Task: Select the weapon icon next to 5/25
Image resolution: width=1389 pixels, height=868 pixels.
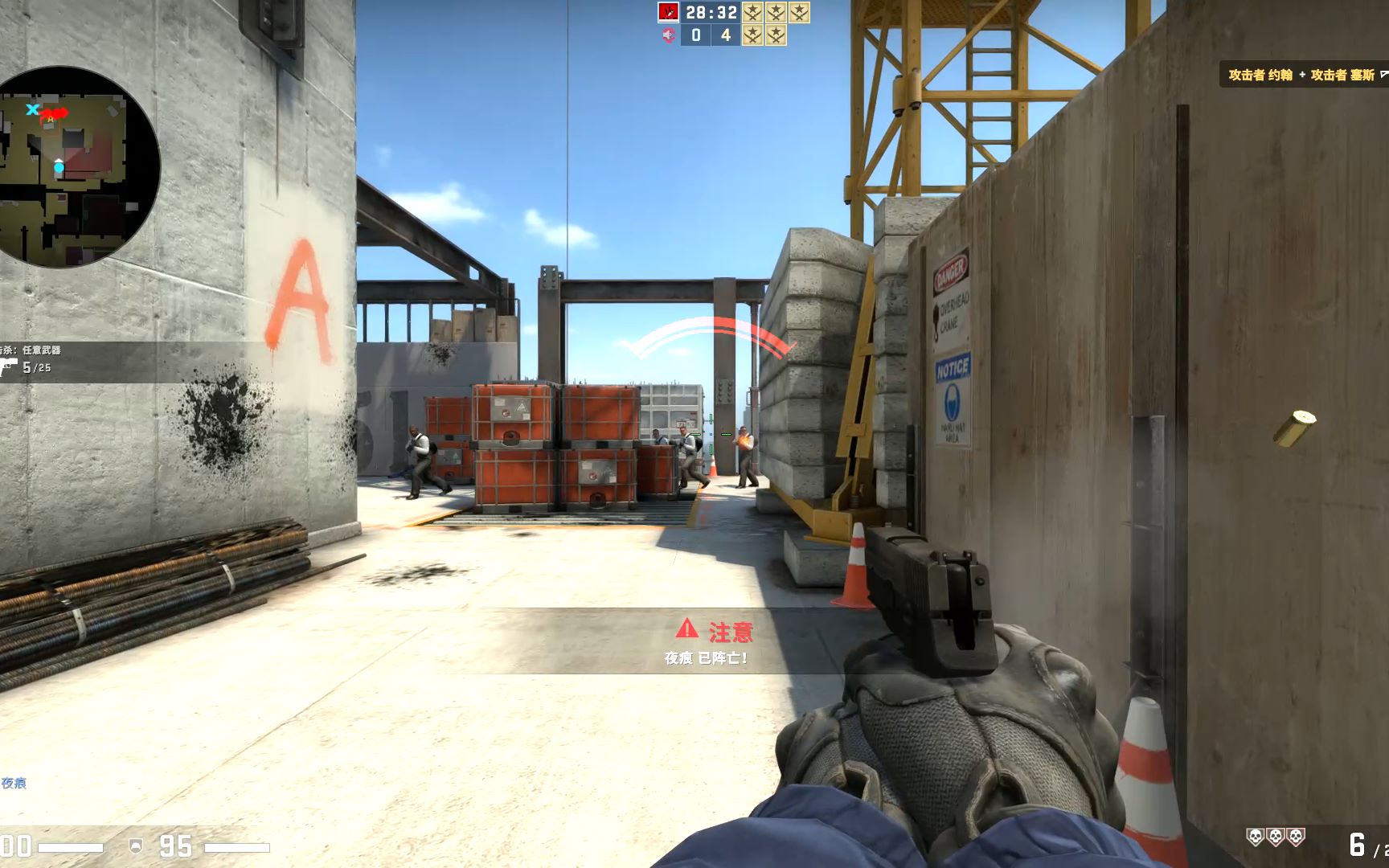Action: tap(8, 366)
